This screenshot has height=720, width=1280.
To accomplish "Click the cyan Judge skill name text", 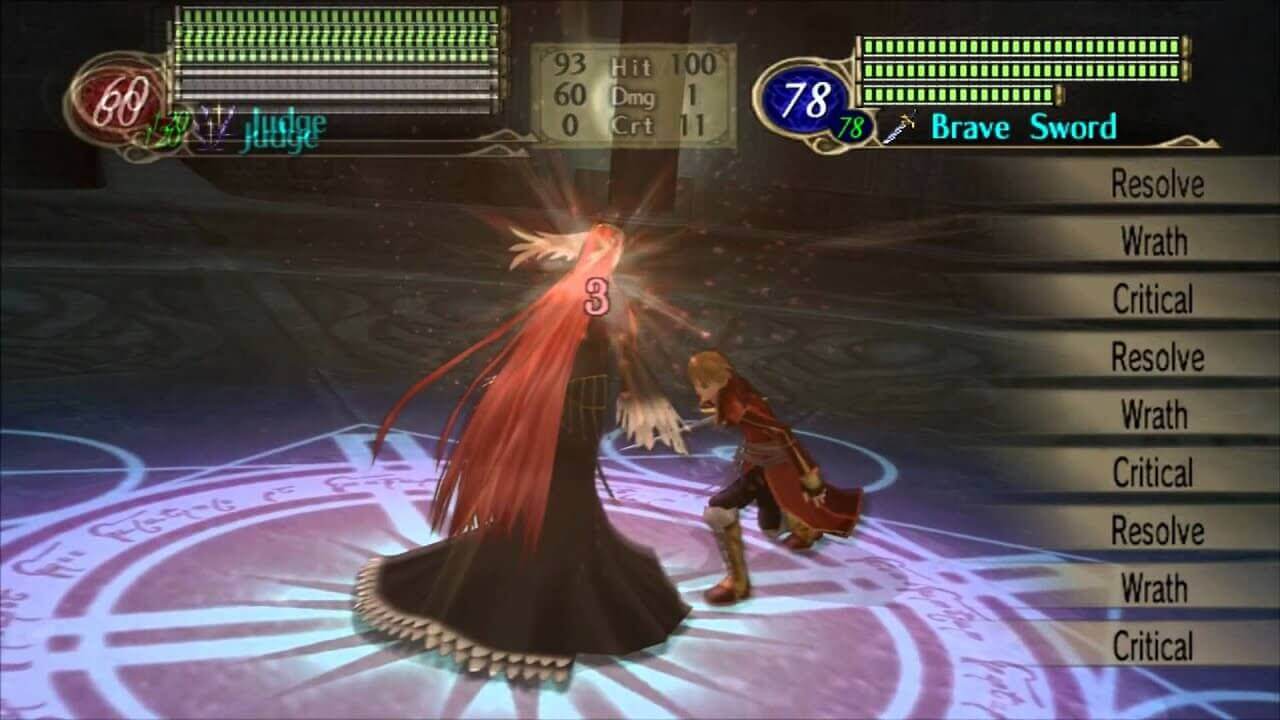I will pos(287,124).
